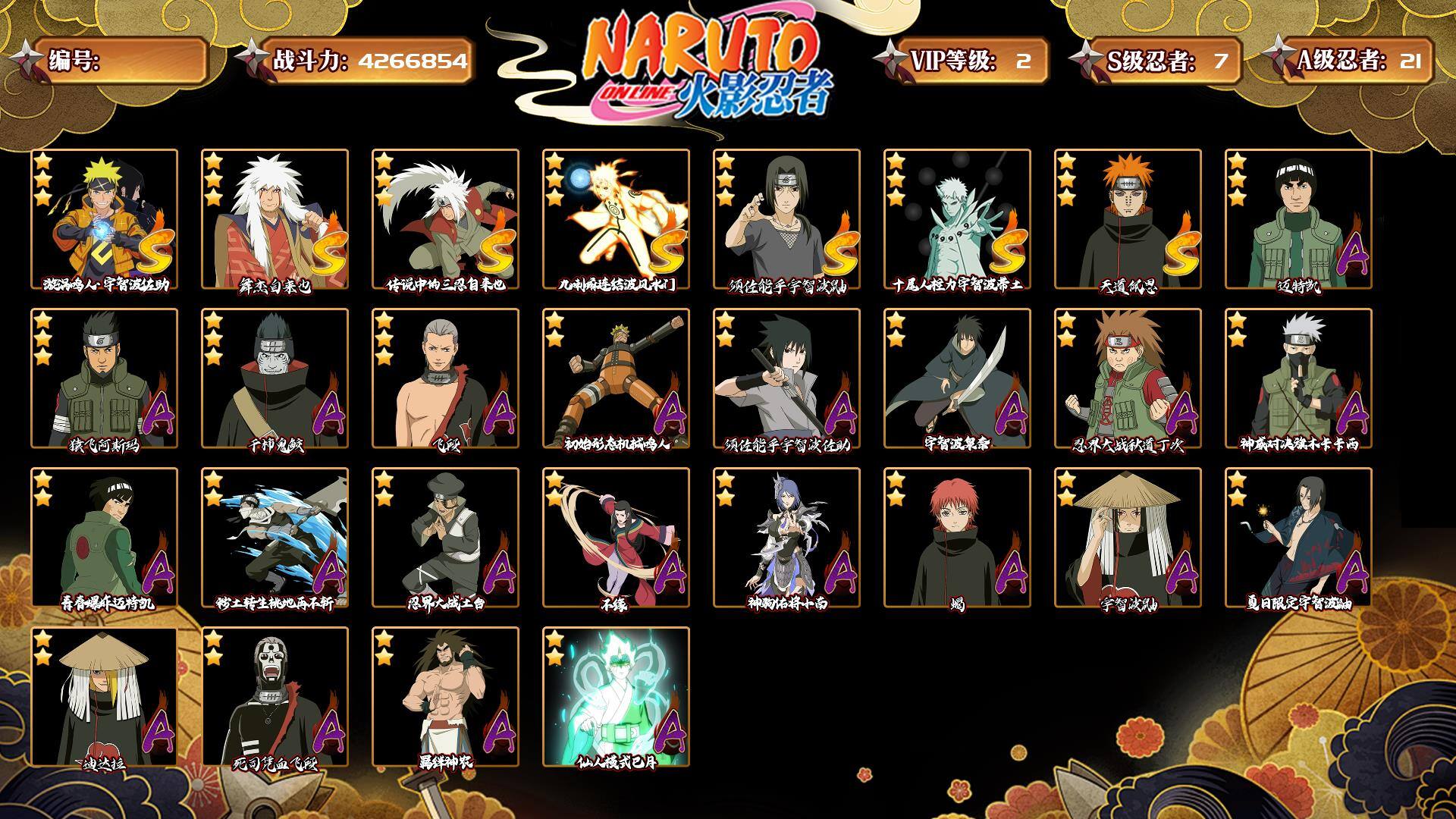This screenshot has height=819, width=1456.
Task: Select the 迈特凯 Might Guy card
Action: tap(1298, 218)
